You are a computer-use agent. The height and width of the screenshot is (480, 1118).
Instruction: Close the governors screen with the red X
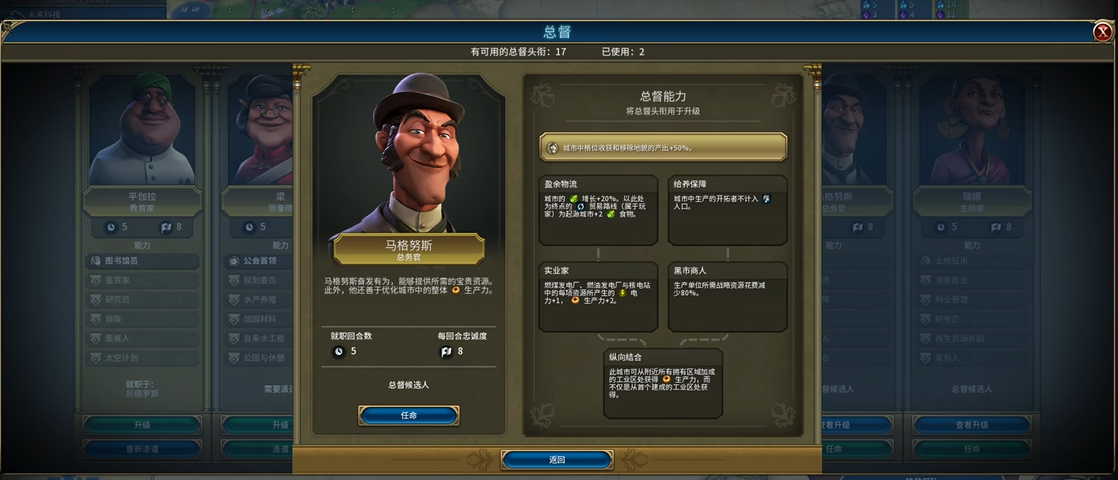point(1102,32)
